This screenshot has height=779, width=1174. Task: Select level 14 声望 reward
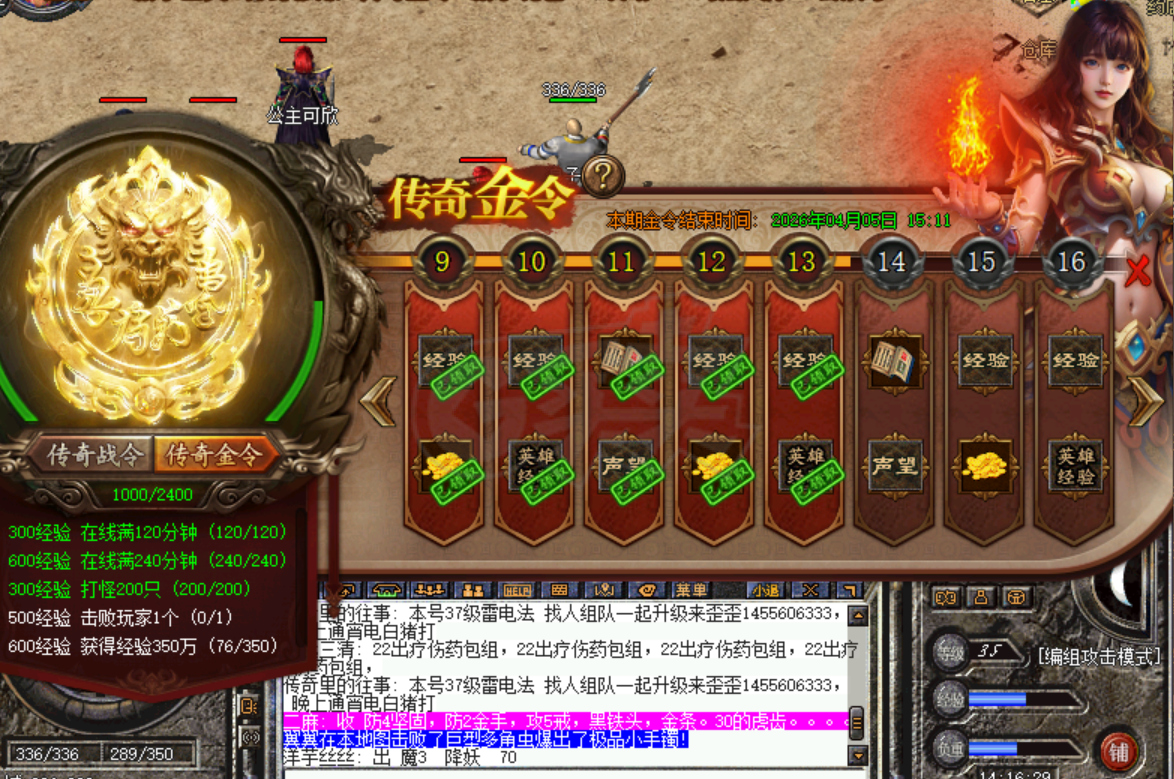(x=892, y=465)
